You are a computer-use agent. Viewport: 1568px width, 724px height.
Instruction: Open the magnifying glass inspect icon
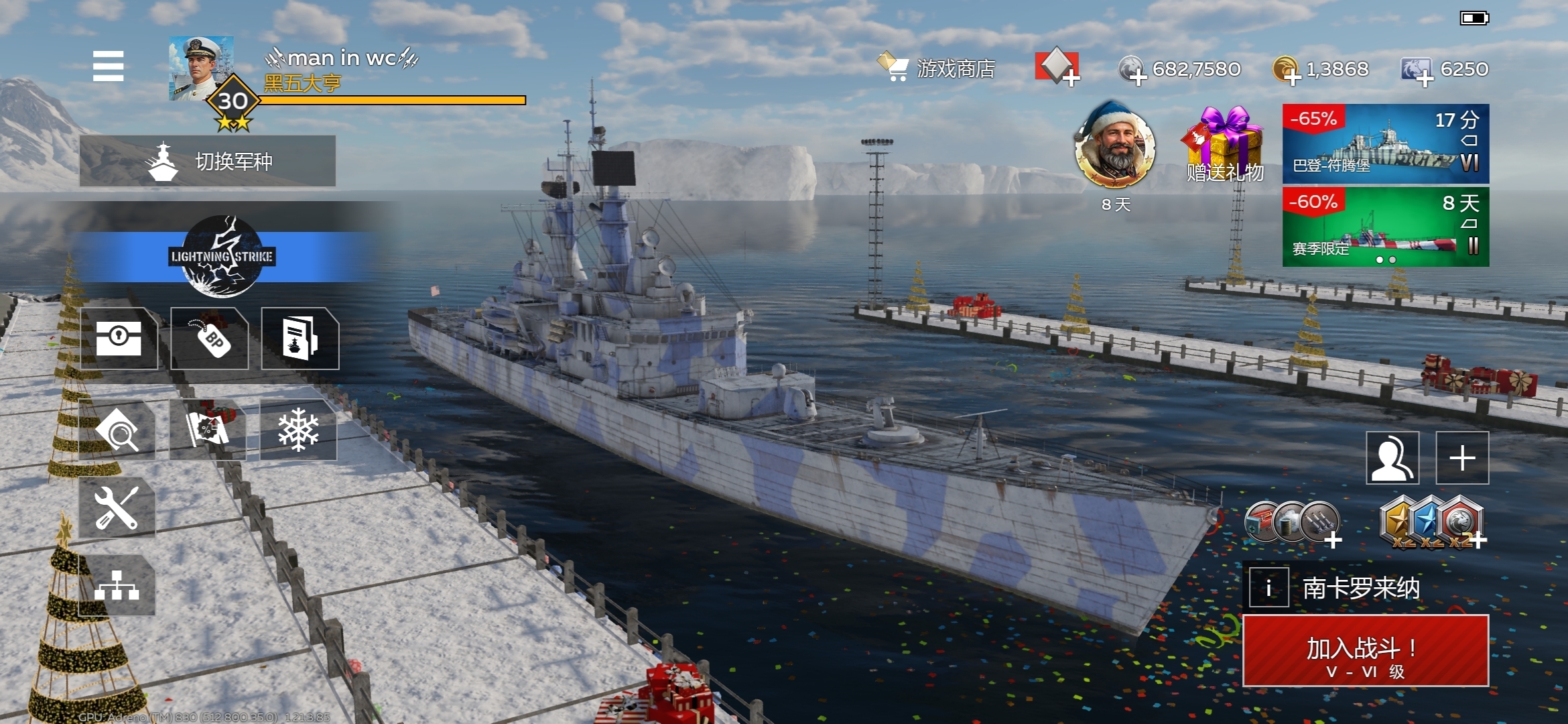point(117,431)
